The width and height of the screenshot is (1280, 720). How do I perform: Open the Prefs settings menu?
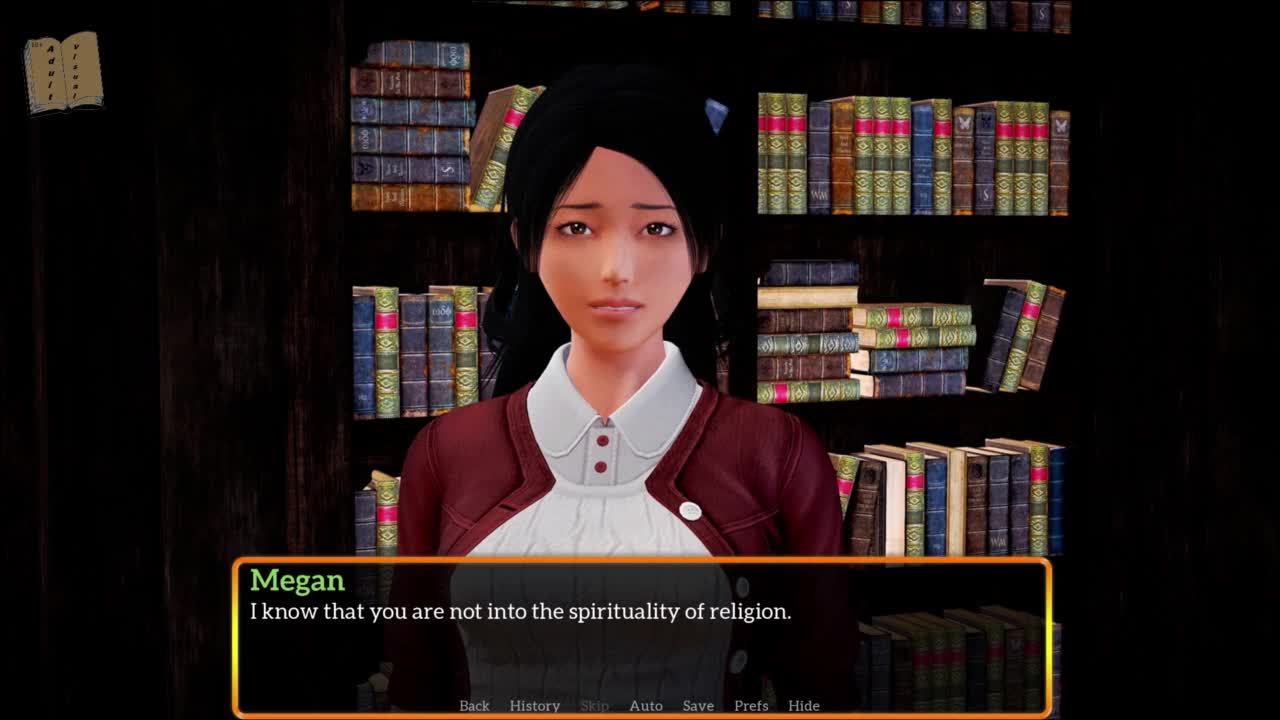click(751, 705)
